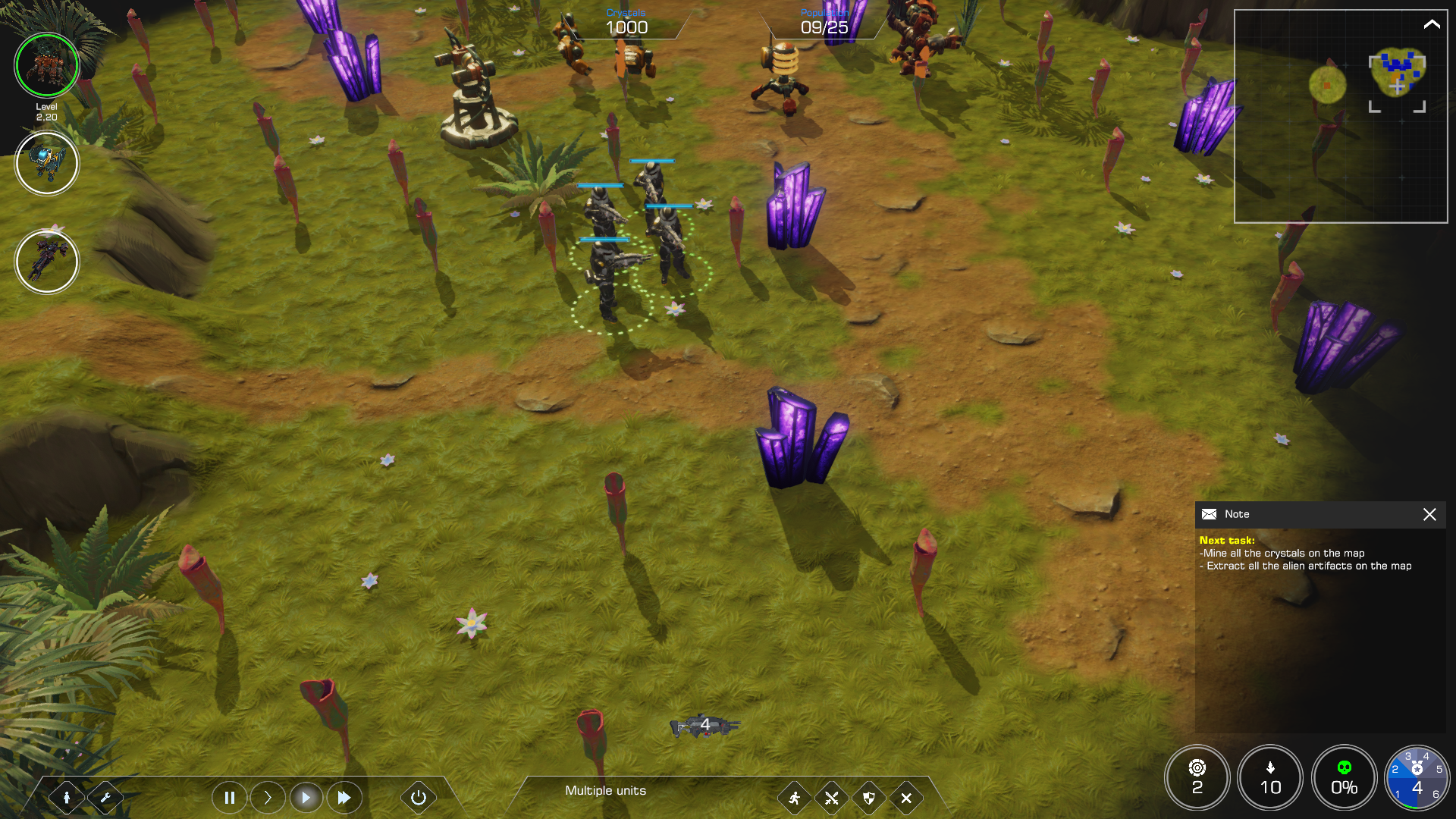Click the target icon counter showing 2
The height and width of the screenshot is (819, 1456).
[1197, 777]
